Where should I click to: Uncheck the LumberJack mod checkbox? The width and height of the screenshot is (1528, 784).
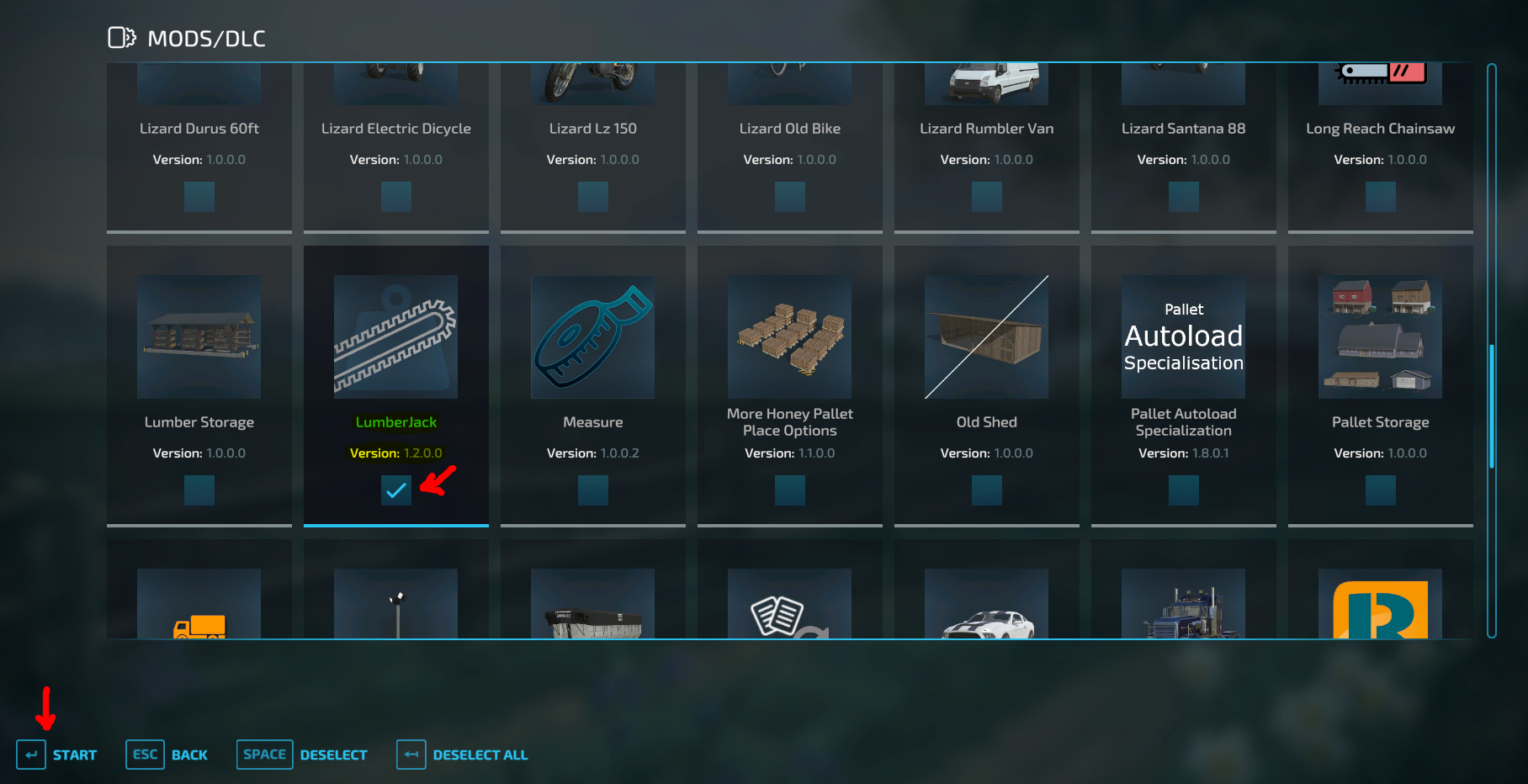pos(395,490)
